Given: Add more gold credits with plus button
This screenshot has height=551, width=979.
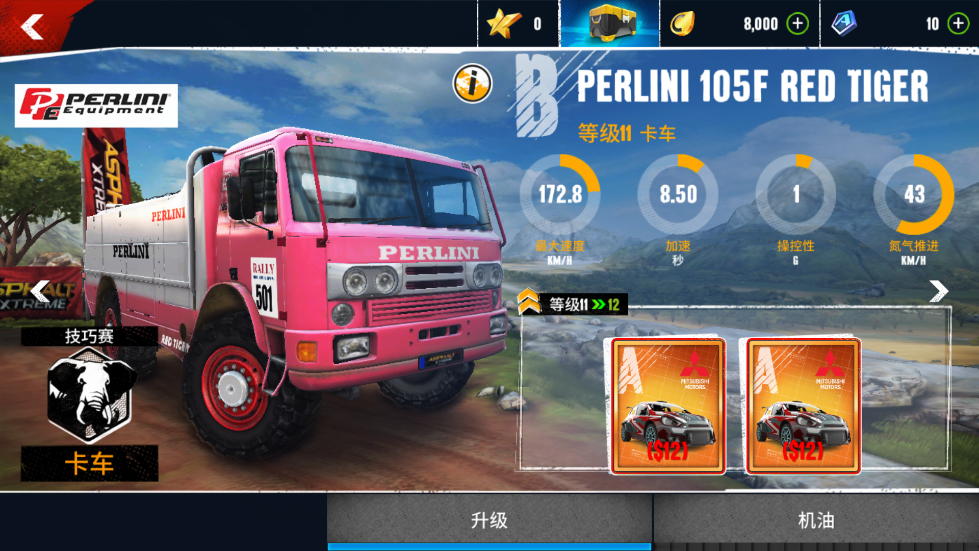Looking at the screenshot, I should point(797,24).
